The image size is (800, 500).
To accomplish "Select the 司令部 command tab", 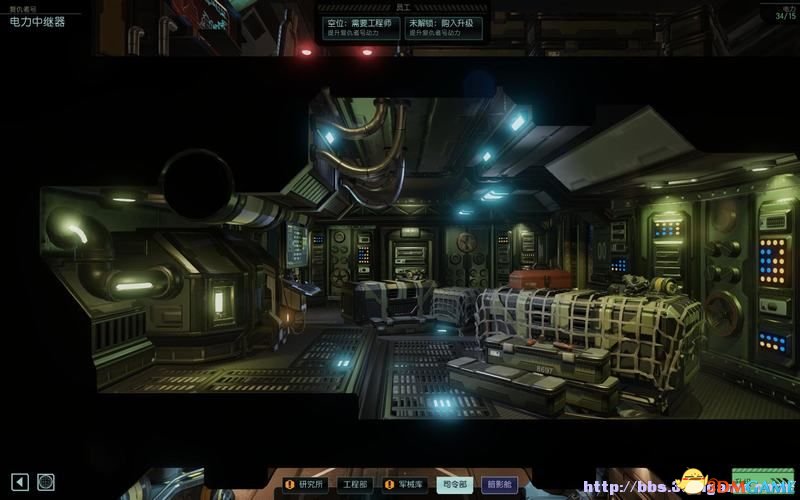I will click(x=455, y=484).
